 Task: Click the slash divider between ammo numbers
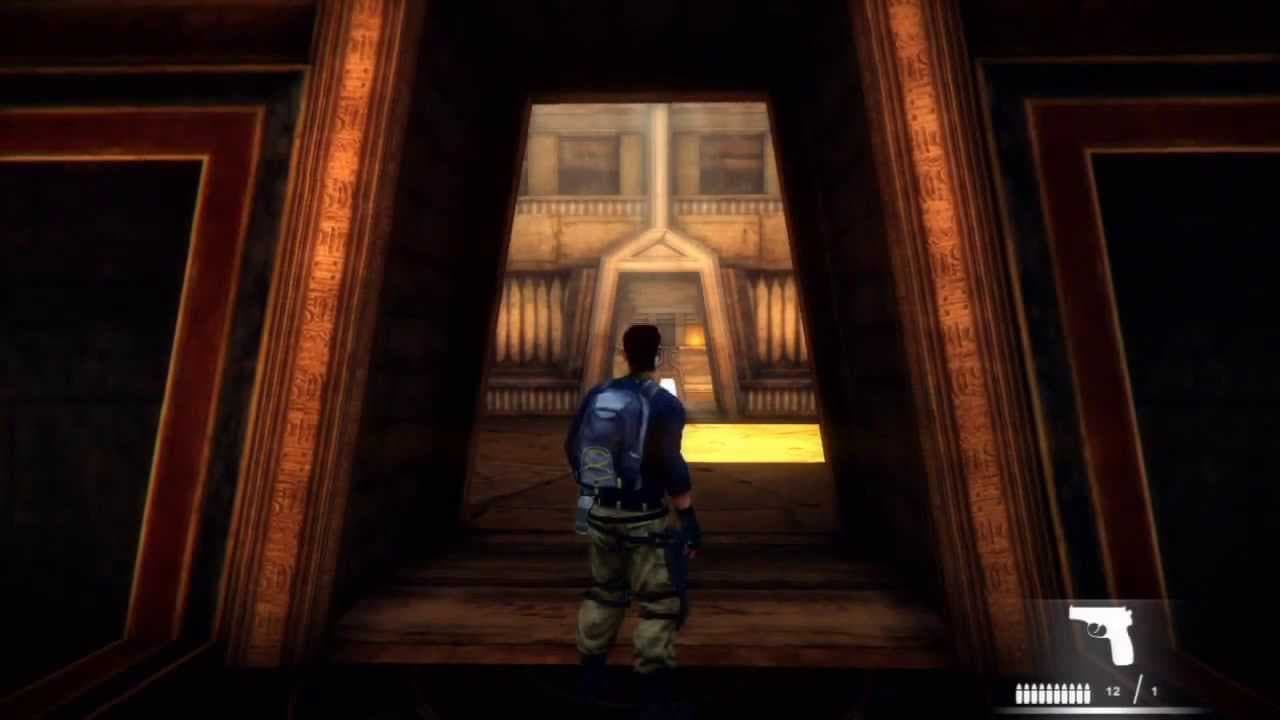tap(1140, 688)
